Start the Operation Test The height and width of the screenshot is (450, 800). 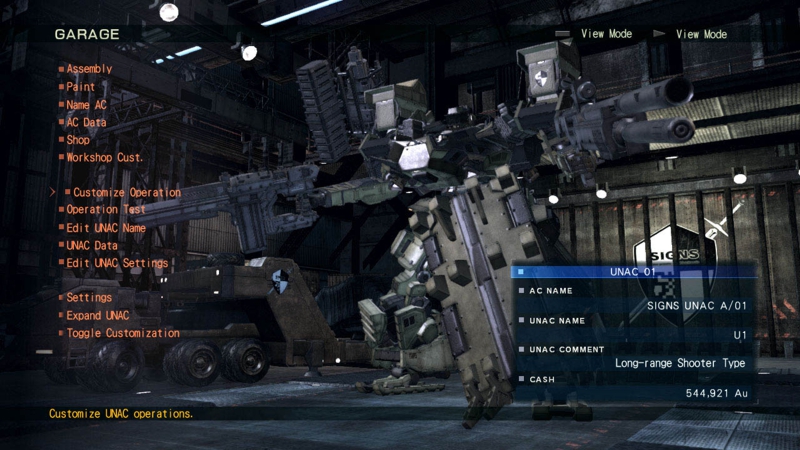tap(106, 210)
